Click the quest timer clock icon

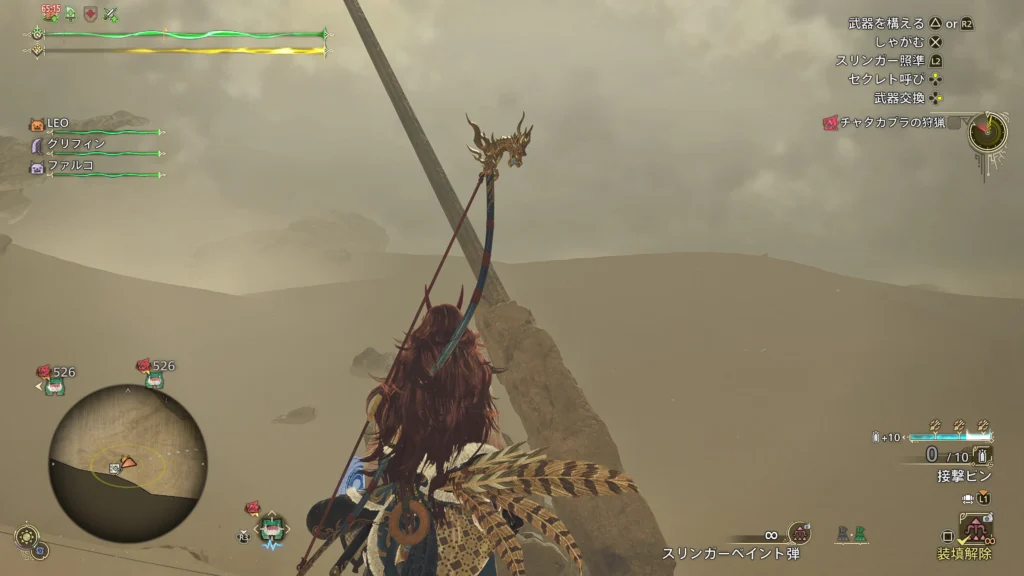(987, 133)
